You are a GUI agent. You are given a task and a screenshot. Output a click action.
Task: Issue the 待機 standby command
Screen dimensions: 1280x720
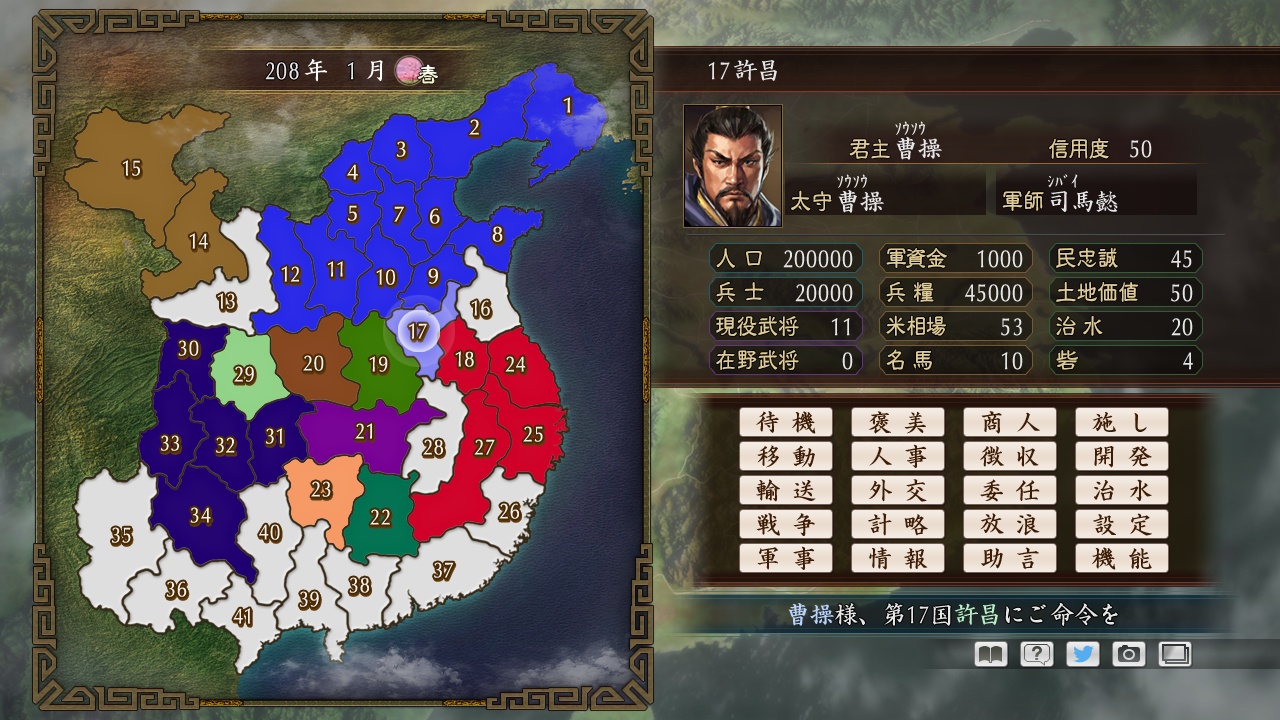click(x=786, y=422)
